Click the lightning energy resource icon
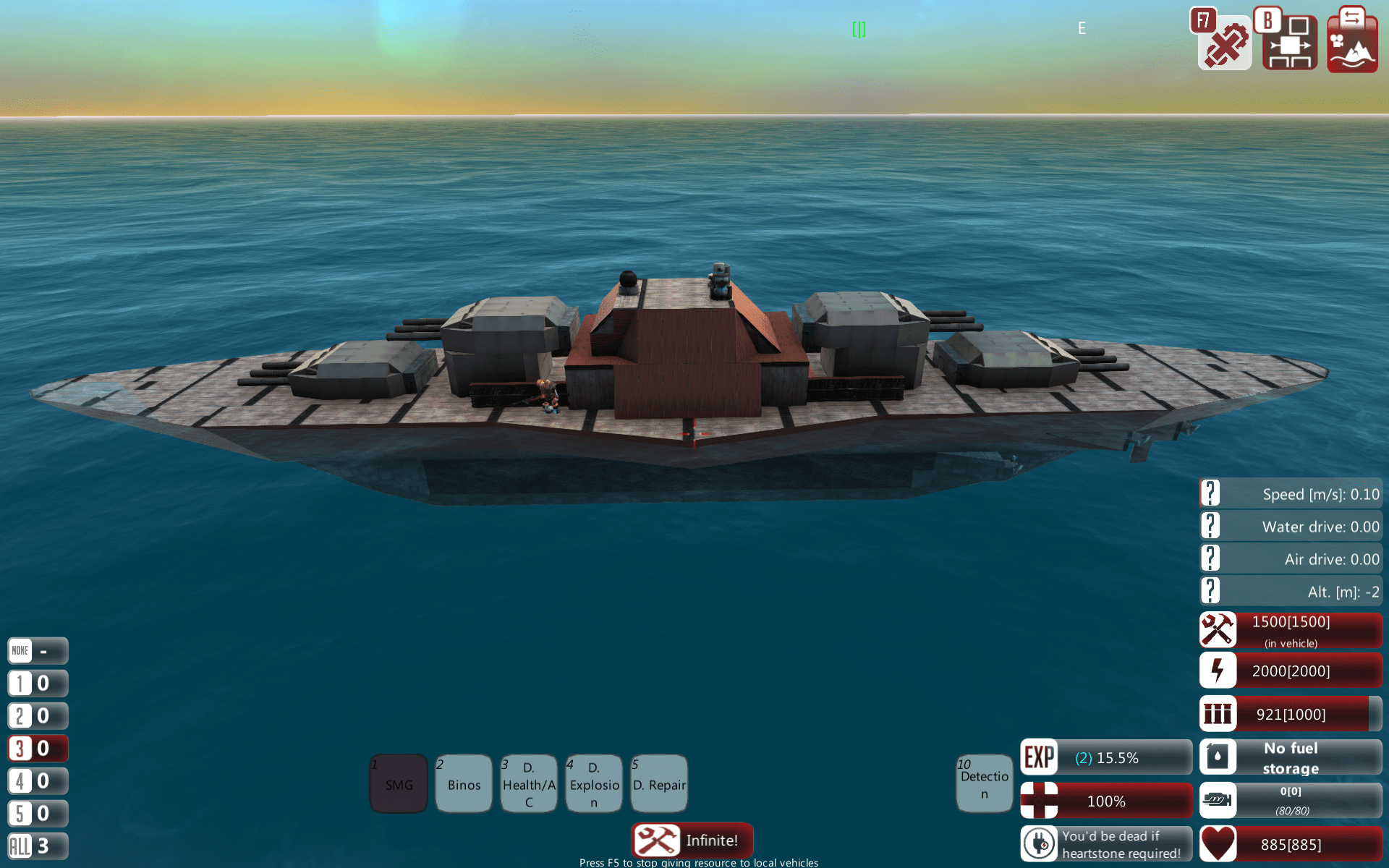The height and width of the screenshot is (868, 1389). (x=1218, y=671)
